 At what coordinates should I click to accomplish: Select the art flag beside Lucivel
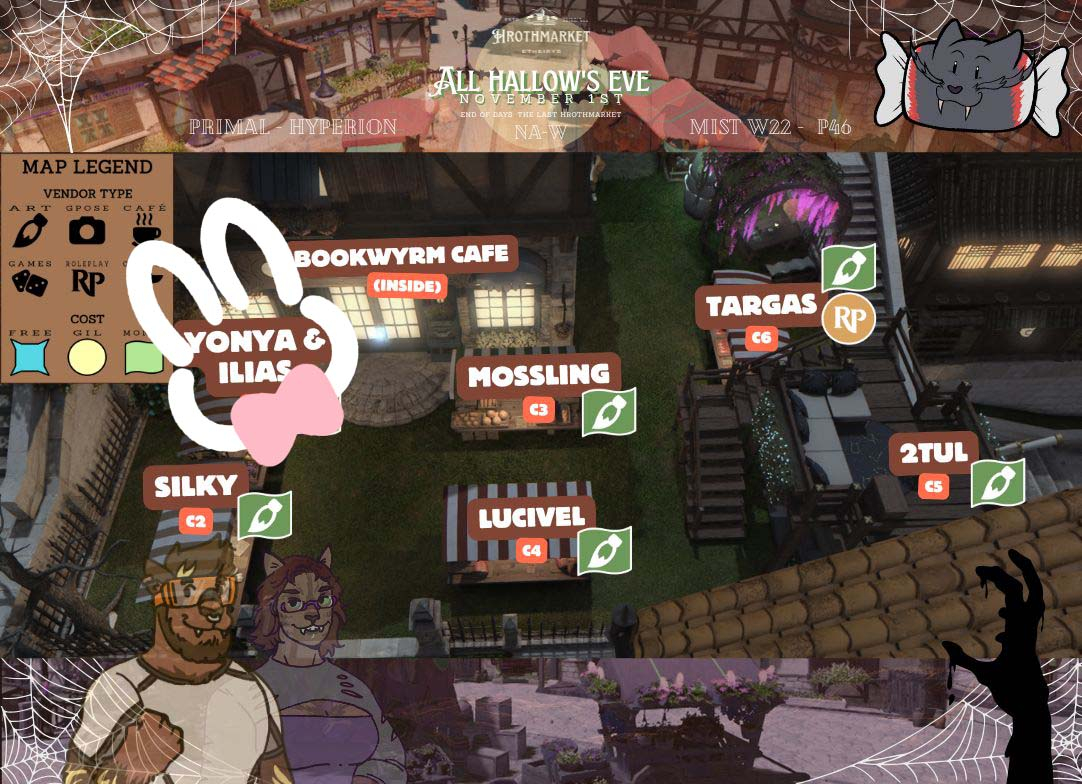point(604,551)
